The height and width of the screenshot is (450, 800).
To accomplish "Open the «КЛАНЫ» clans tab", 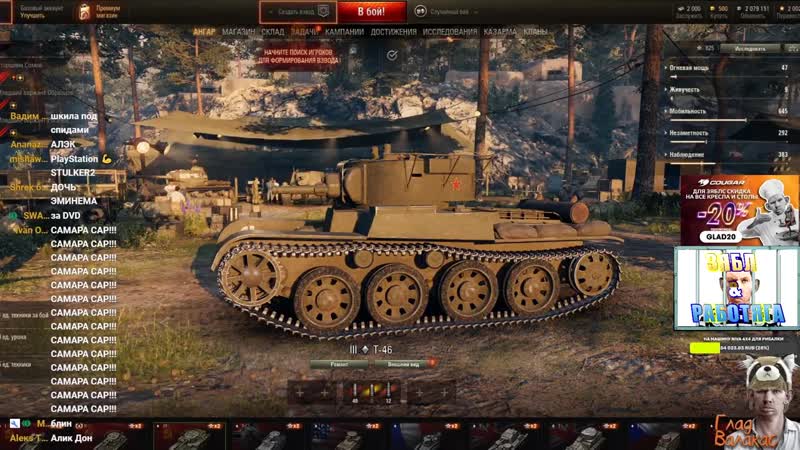I will 535,32.
